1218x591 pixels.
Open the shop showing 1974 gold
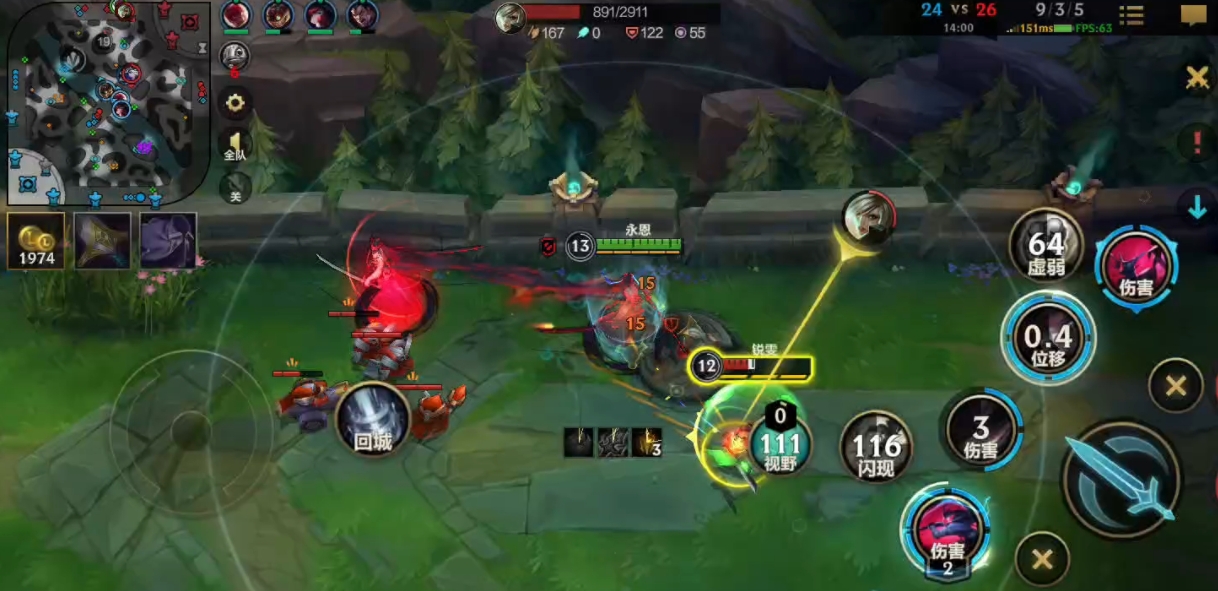pos(36,241)
